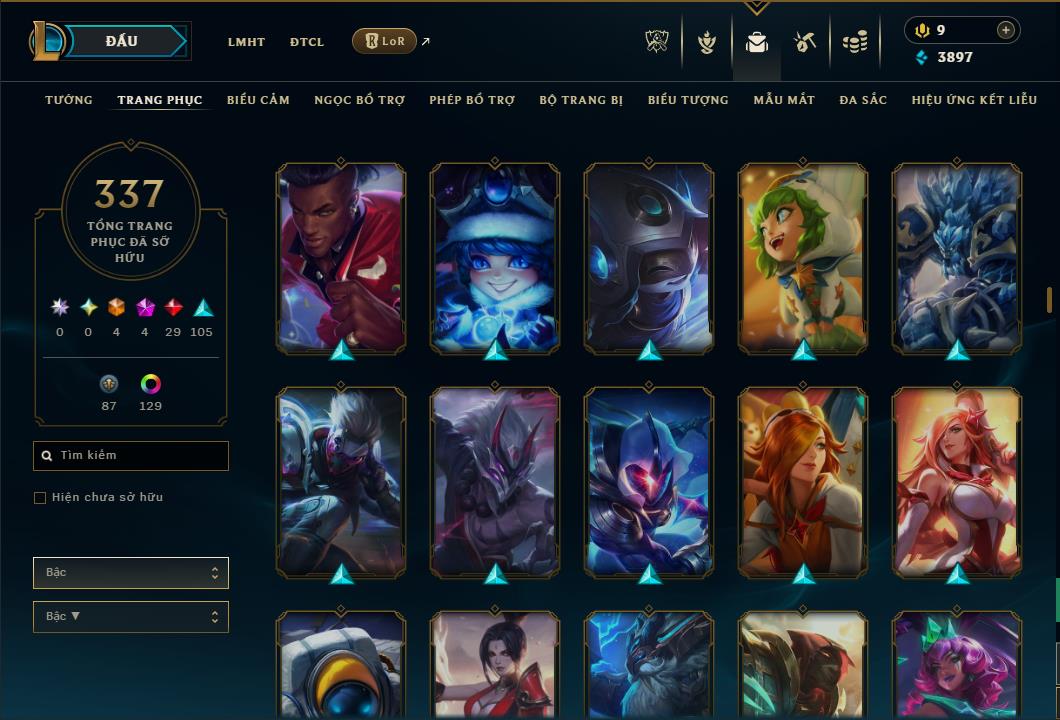Switch to the BIỂU CẢM tab
1060x720 pixels.
258,100
